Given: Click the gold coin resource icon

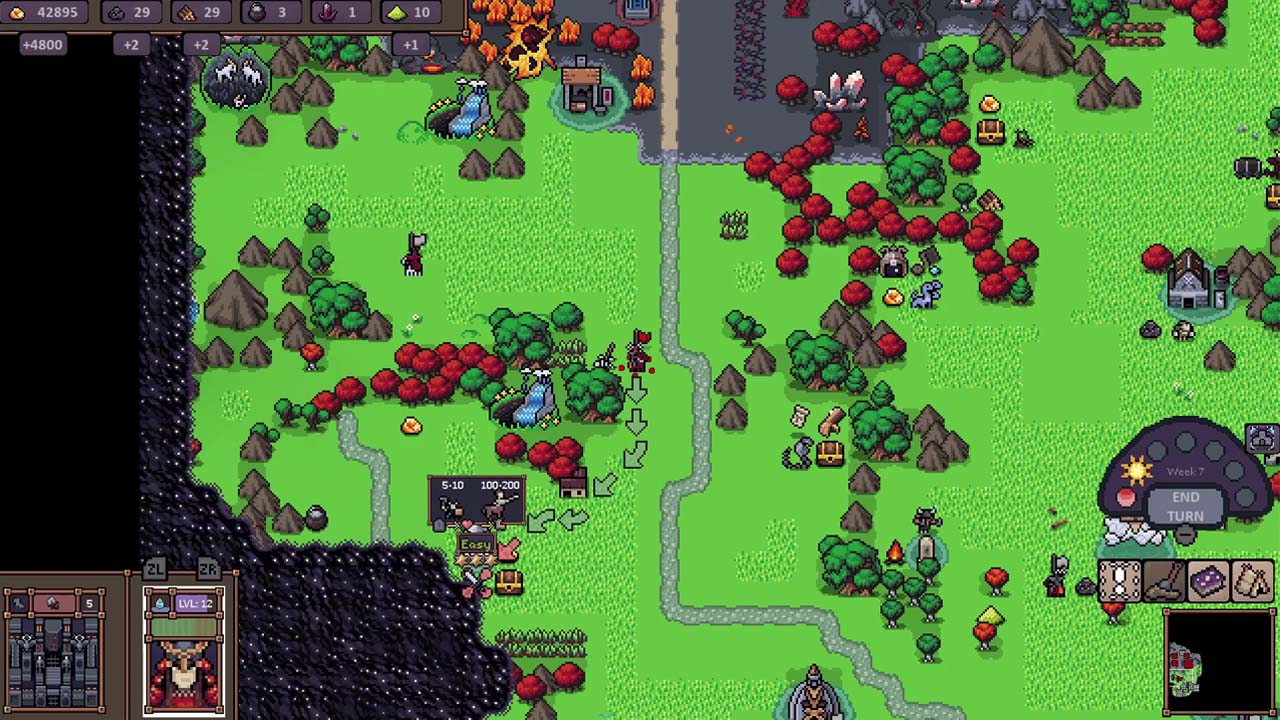Looking at the screenshot, I should click(x=15, y=12).
